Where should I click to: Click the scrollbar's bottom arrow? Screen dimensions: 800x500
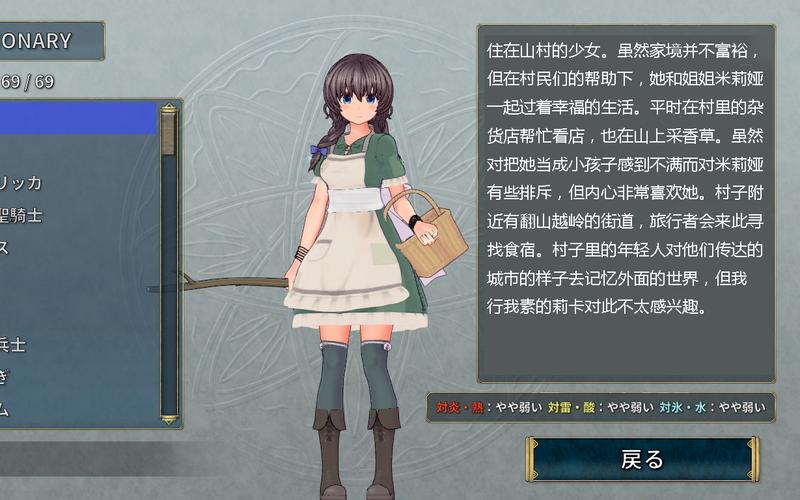(x=168, y=419)
